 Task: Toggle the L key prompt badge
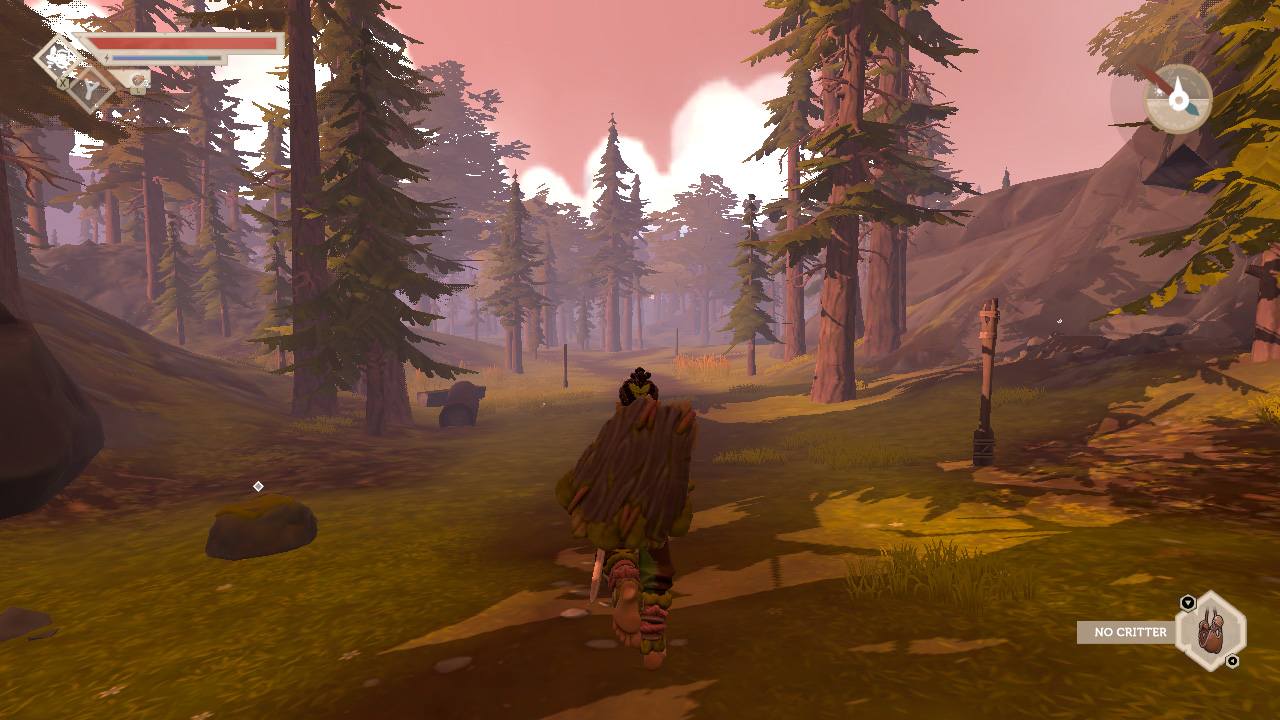[x=138, y=91]
